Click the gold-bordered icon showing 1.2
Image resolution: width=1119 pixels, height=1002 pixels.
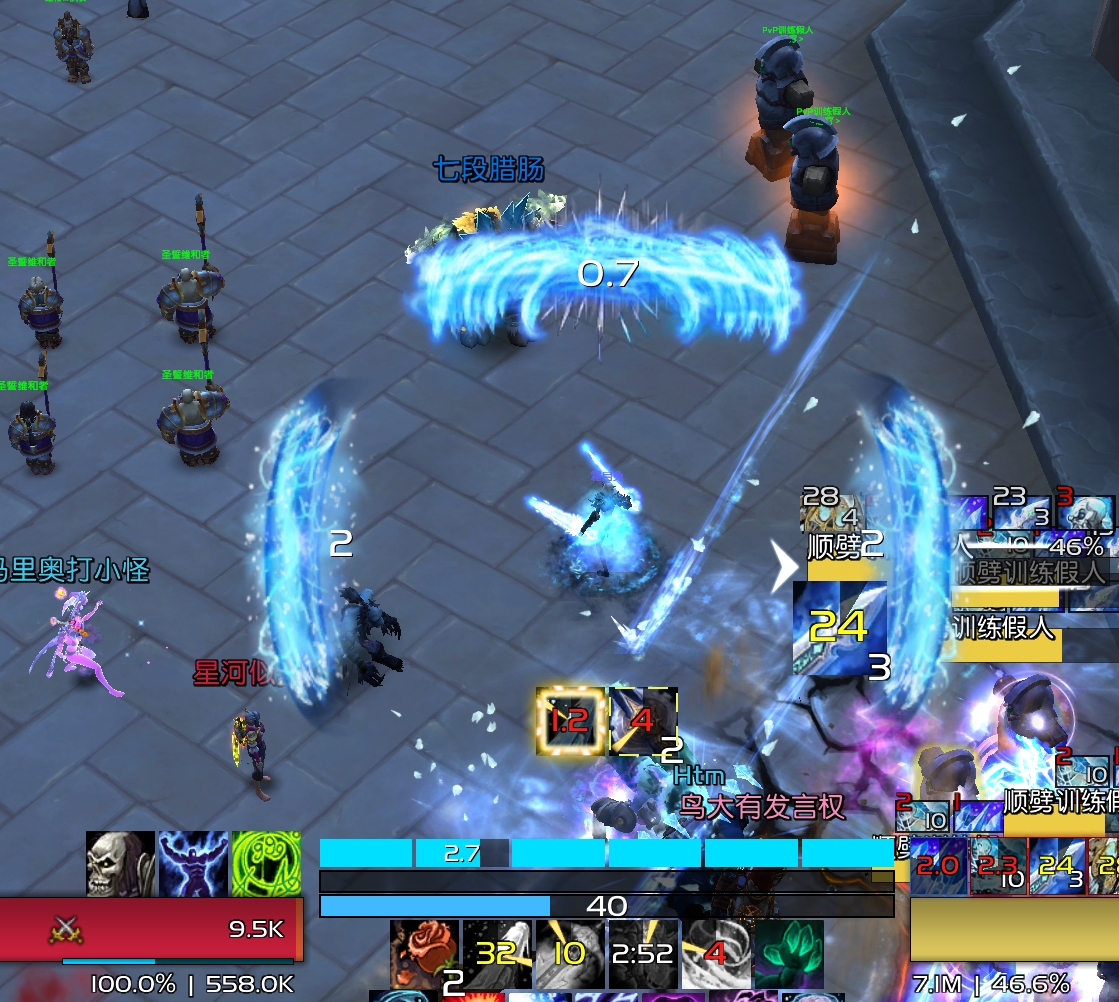tap(570, 721)
